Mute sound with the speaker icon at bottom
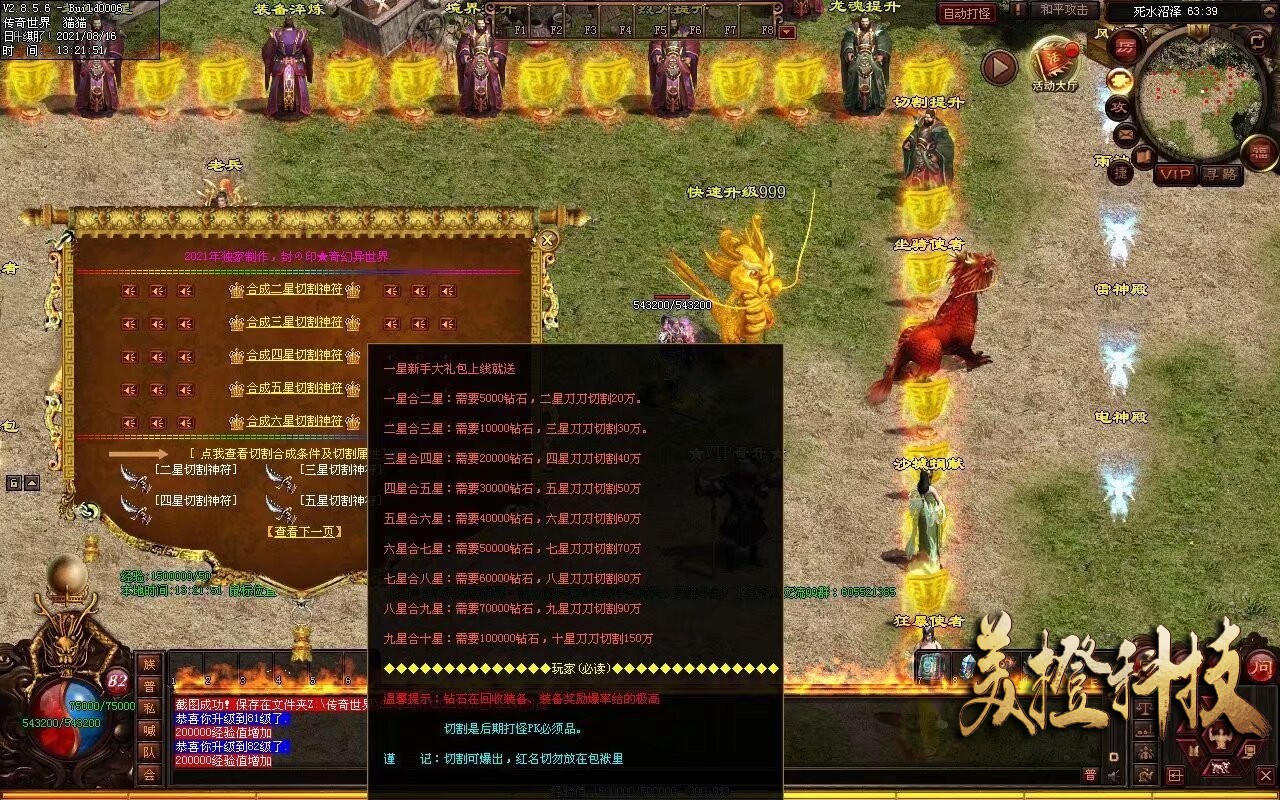The image size is (1280, 800). 1112,775
